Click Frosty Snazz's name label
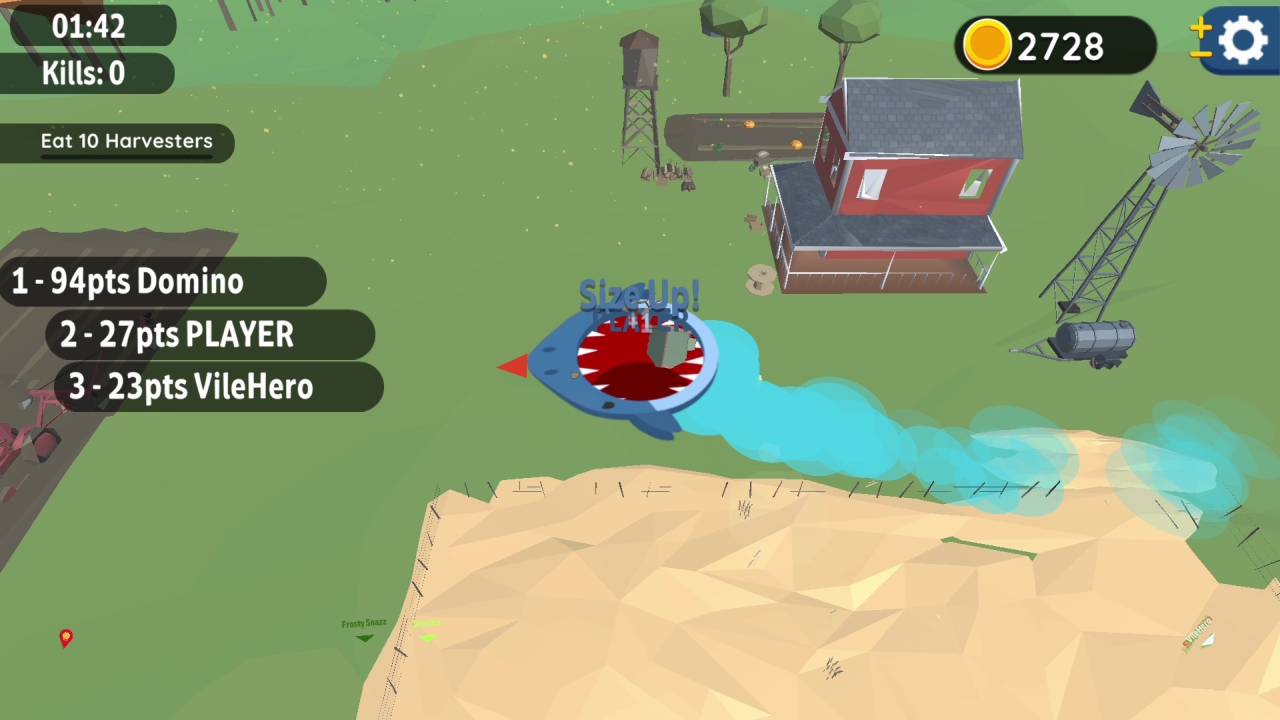The image size is (1280, 720). click(364, 622)
